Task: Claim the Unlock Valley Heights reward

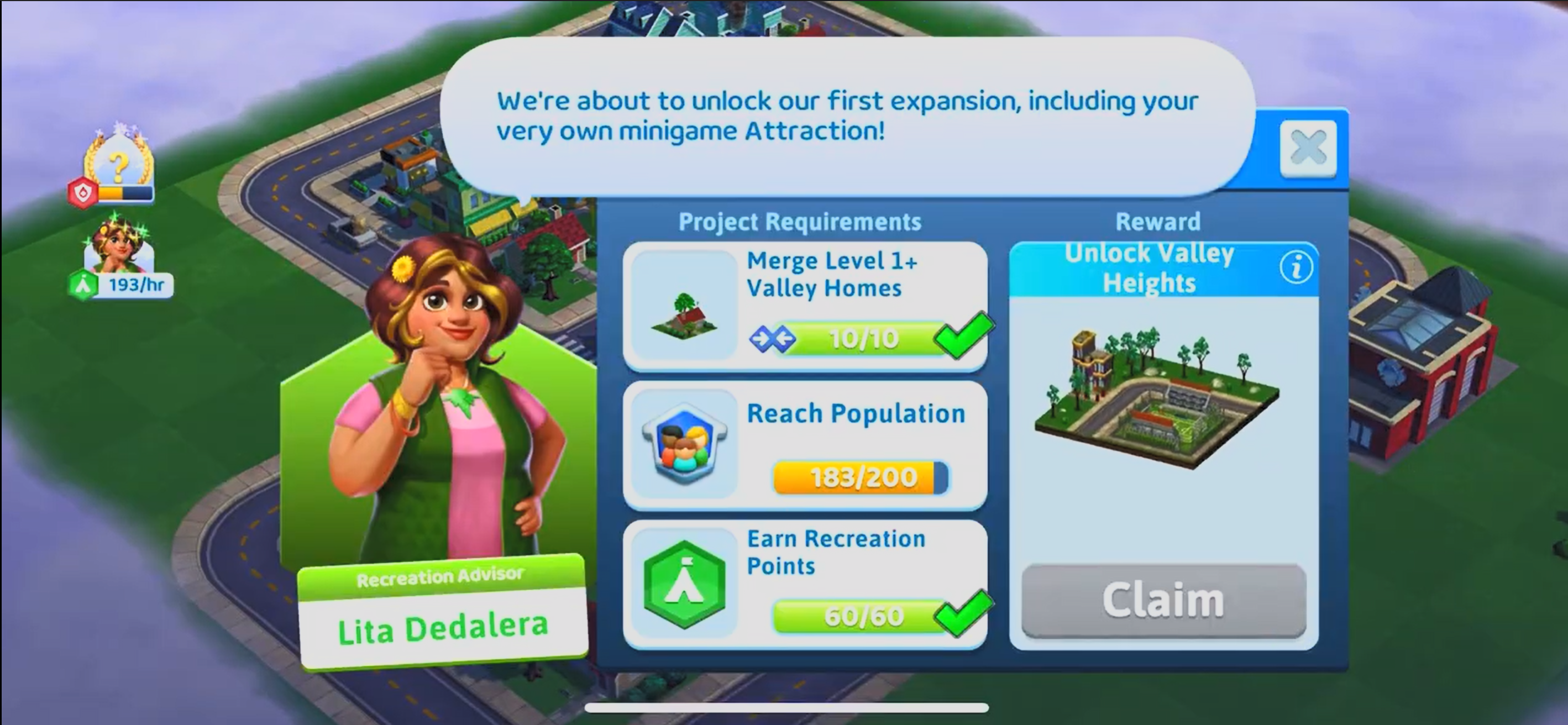Action: (1163, 600)
